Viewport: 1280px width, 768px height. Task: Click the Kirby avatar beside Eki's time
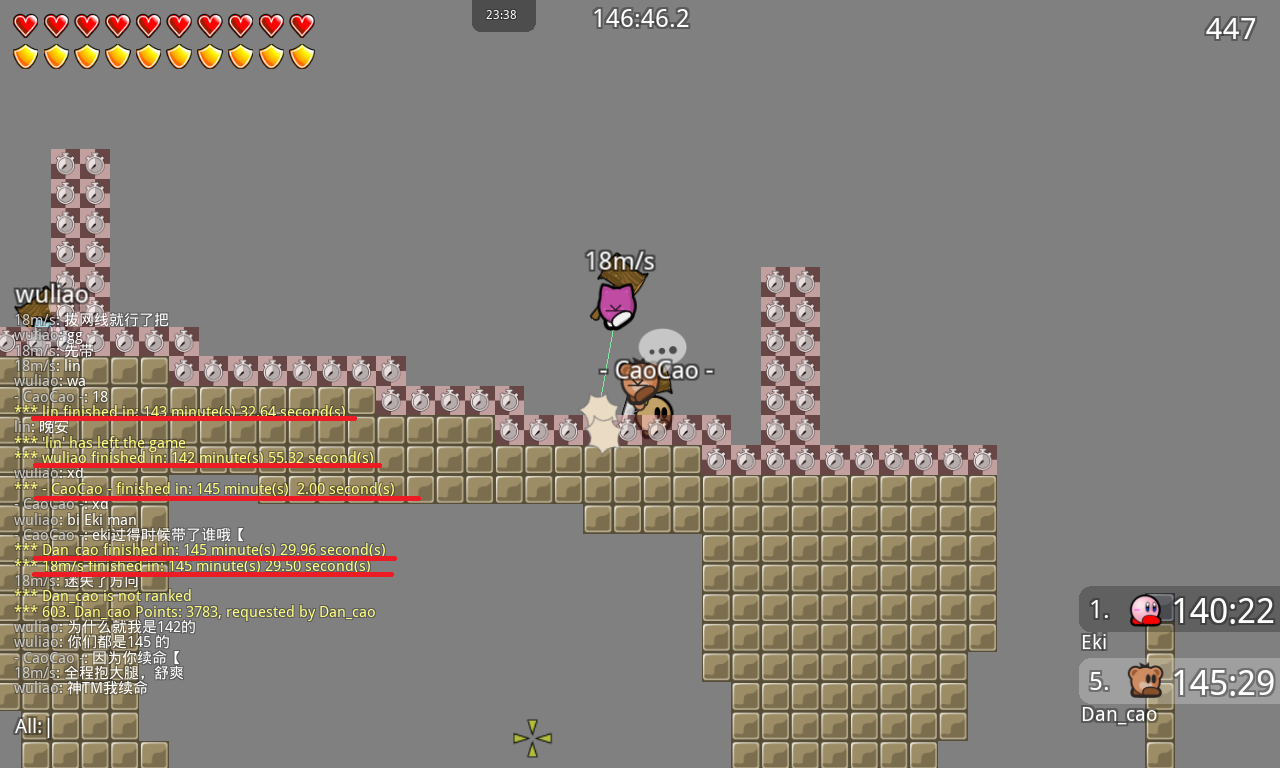pos(1146,609)
